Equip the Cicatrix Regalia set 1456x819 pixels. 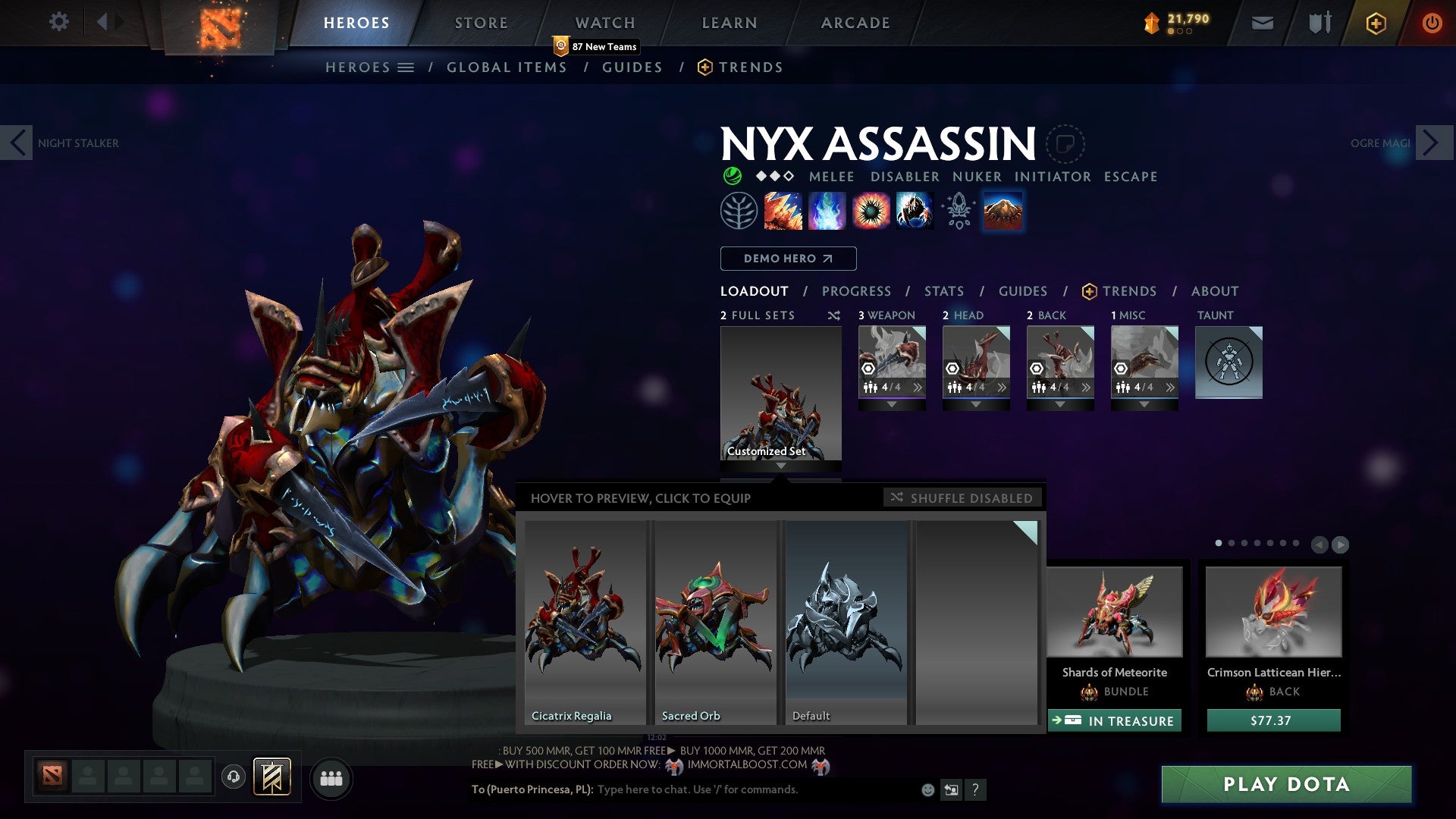click(x=584, y=622)
